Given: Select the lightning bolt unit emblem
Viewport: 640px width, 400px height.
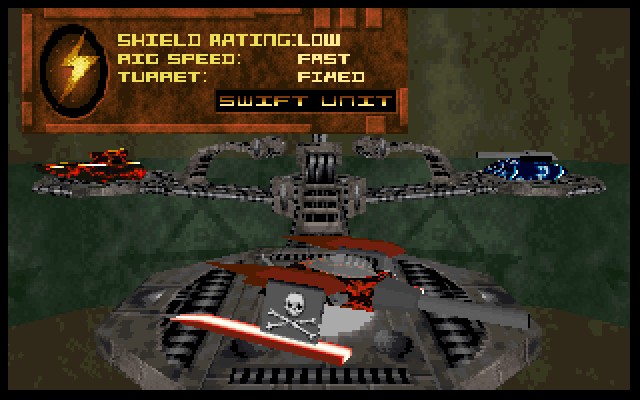Looking at the screenshot, I should pos(76,67).
